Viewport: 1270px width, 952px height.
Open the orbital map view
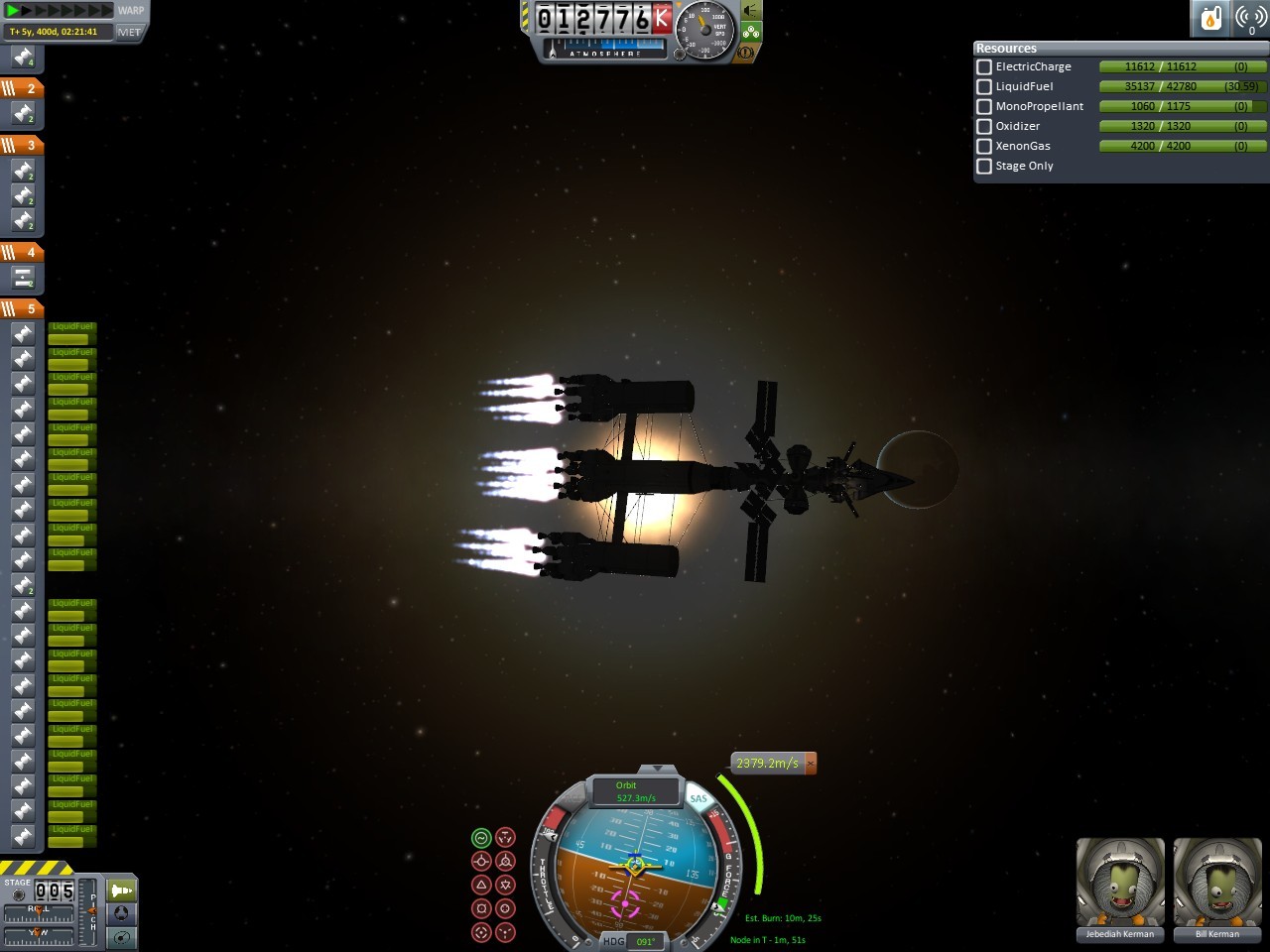pyautogui.click(x=121, y=937)
